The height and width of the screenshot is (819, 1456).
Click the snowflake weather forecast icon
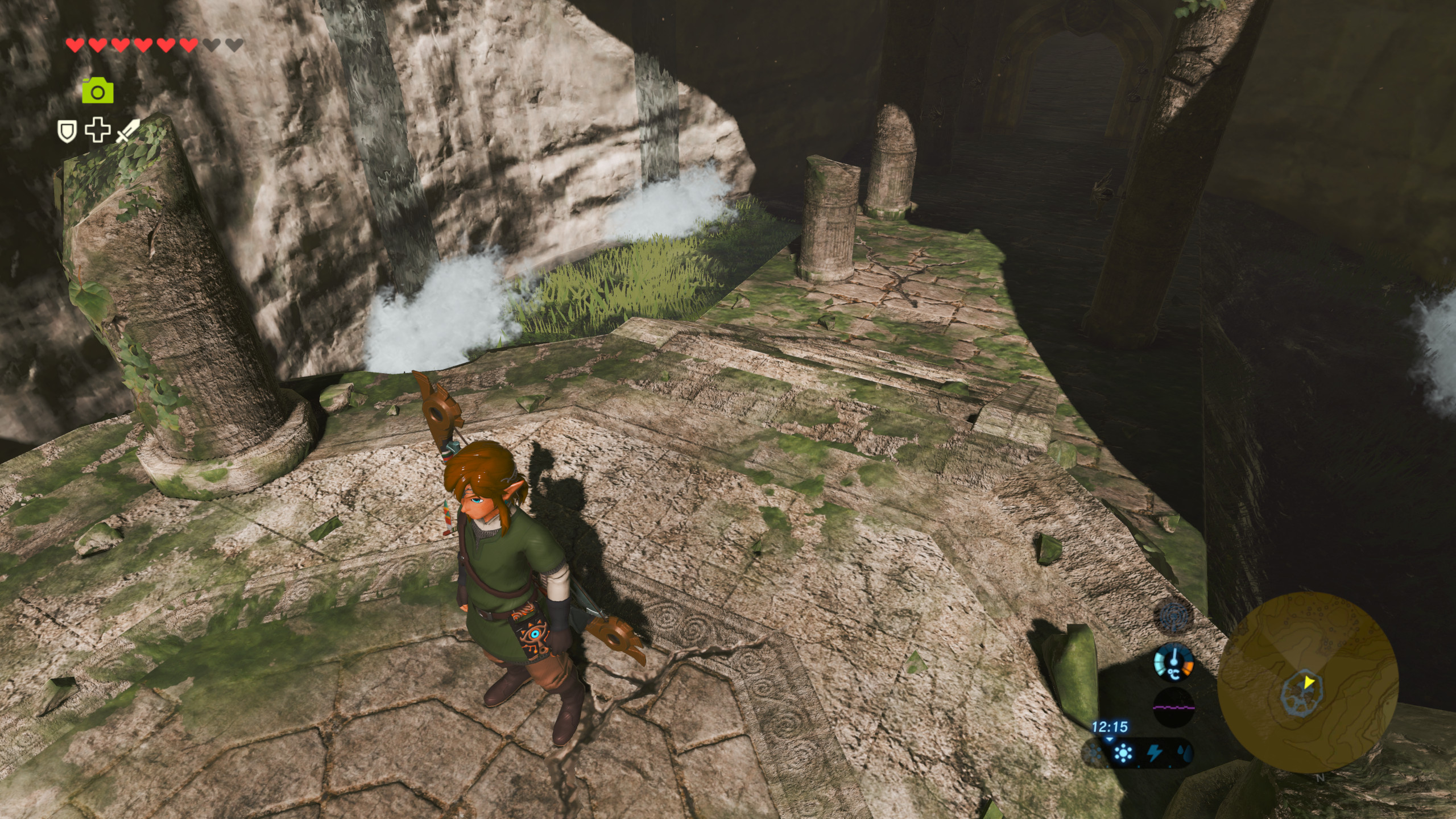click(x=1093, y=754)
